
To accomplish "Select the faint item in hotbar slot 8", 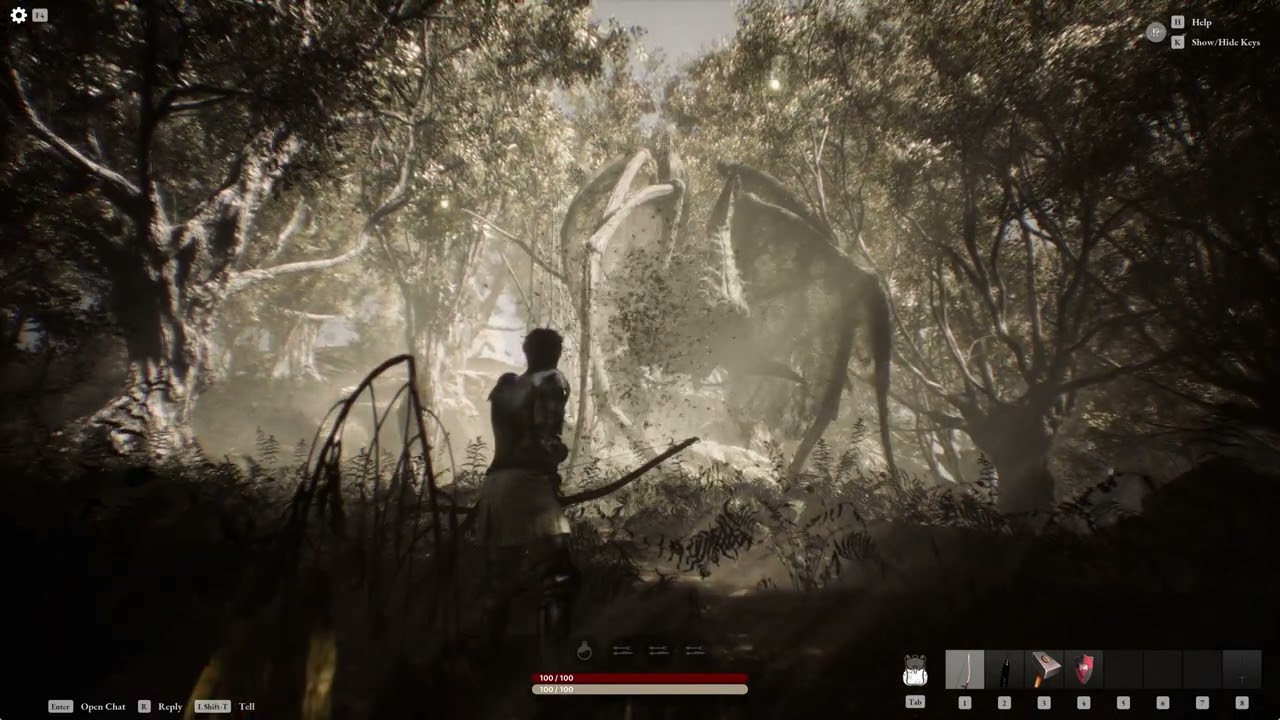I will pyautogui.click(x=1242, y=670).
